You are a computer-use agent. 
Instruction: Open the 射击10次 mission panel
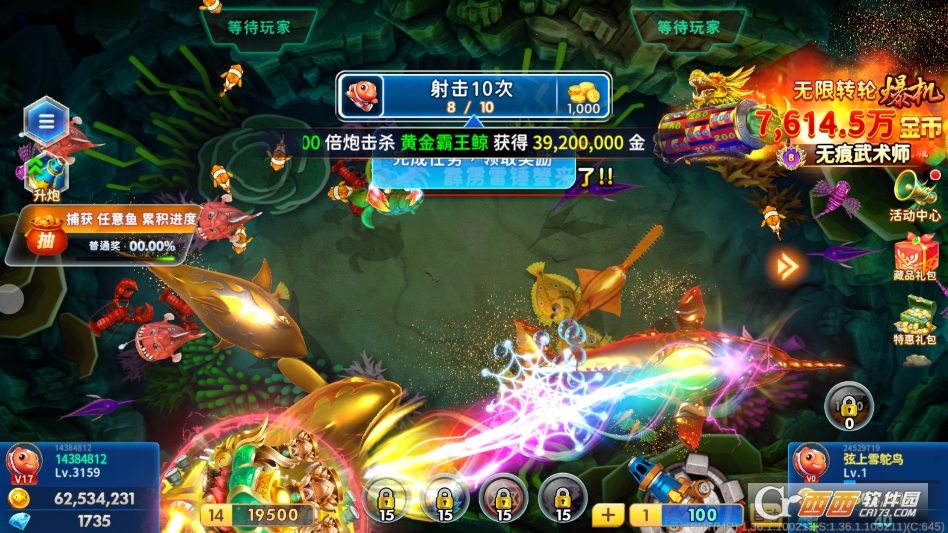tap(474, 98)
